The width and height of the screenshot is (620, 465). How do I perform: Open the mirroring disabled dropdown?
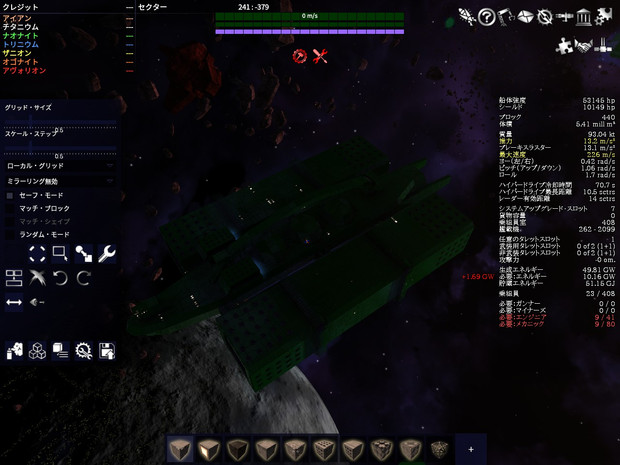[x=60, y=181]
